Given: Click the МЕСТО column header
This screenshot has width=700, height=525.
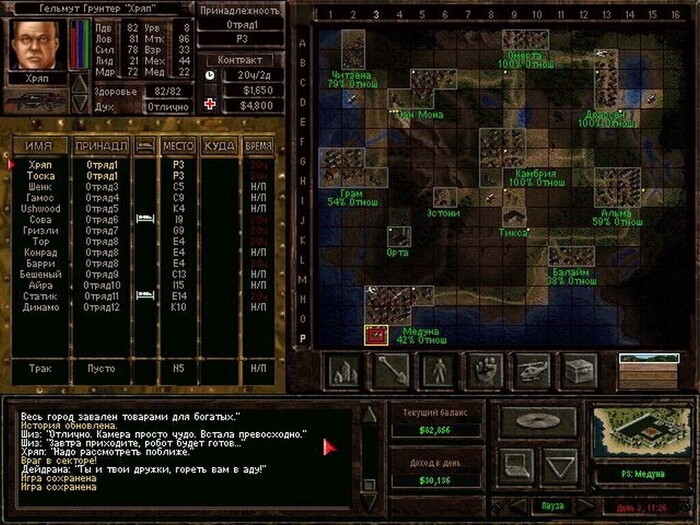Looking at the screenshot, I should (x=178, y=146).
